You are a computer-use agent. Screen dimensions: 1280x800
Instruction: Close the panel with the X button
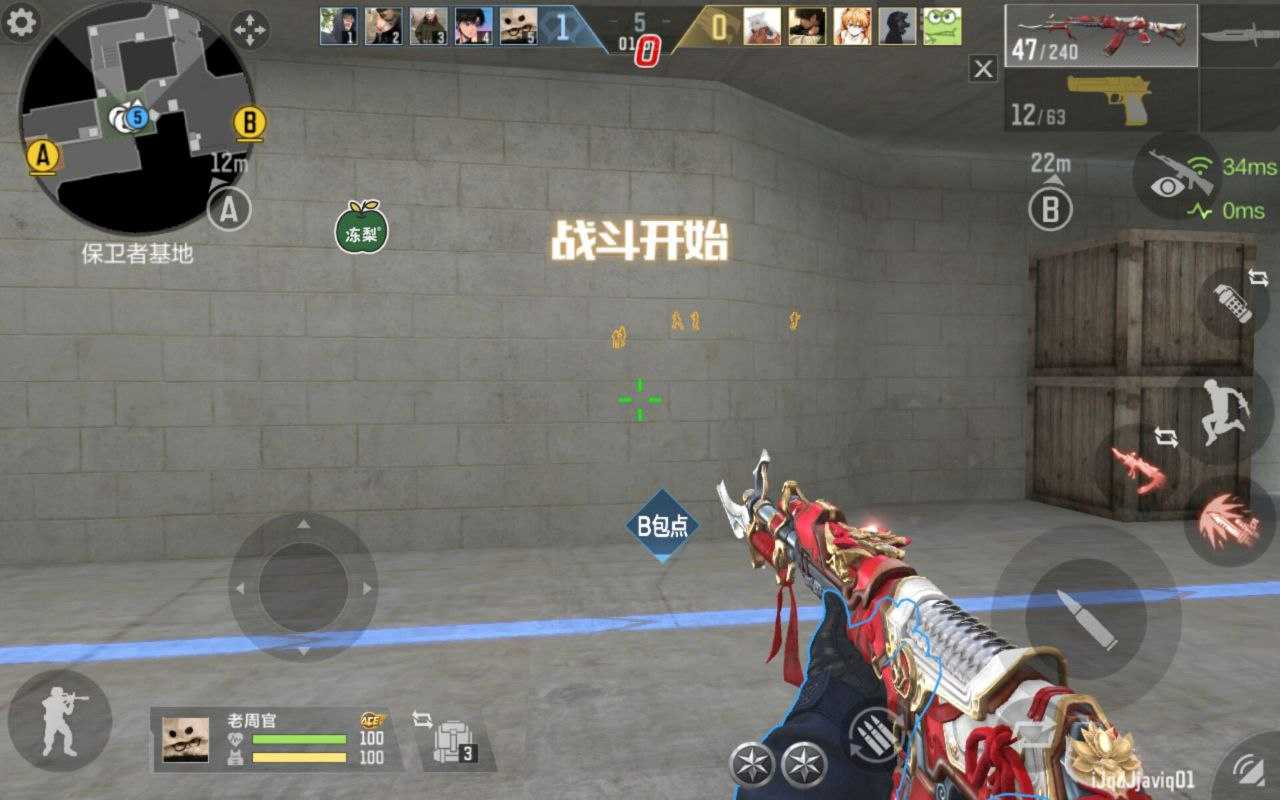(x=984, y=69)
